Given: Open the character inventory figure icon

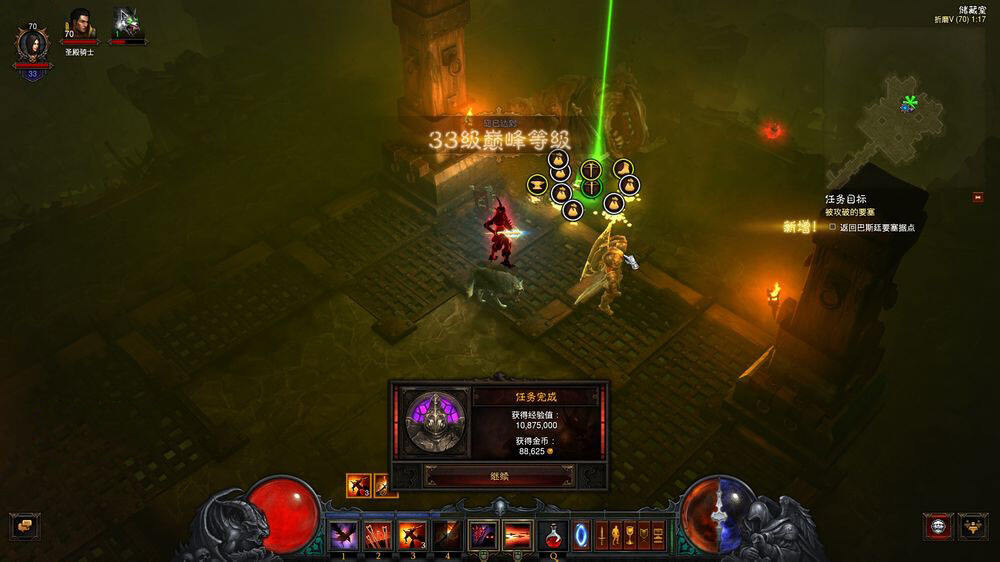Looking at the screenshot, I should tap(616, 535).
